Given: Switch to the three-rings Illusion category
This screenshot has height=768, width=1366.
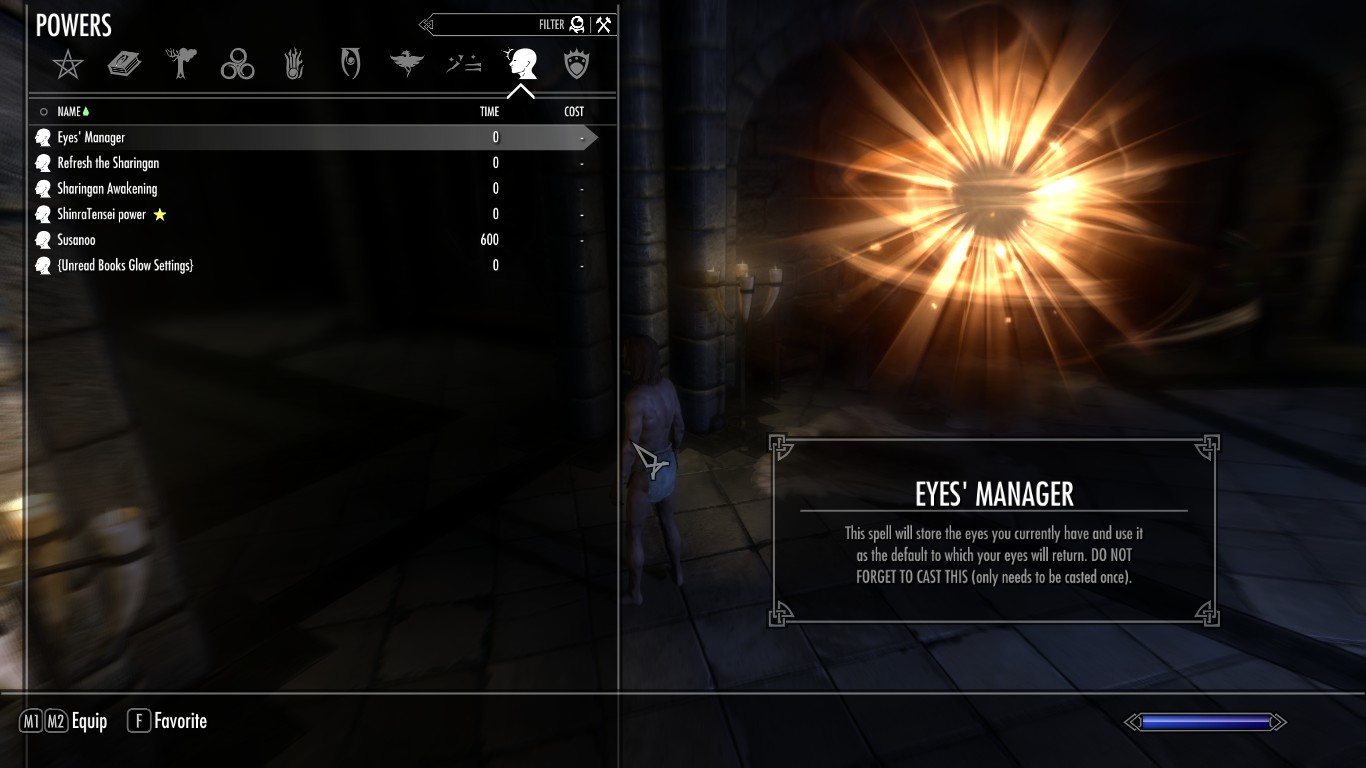Looking at the screenshot, I should click(x=238, y=66).
